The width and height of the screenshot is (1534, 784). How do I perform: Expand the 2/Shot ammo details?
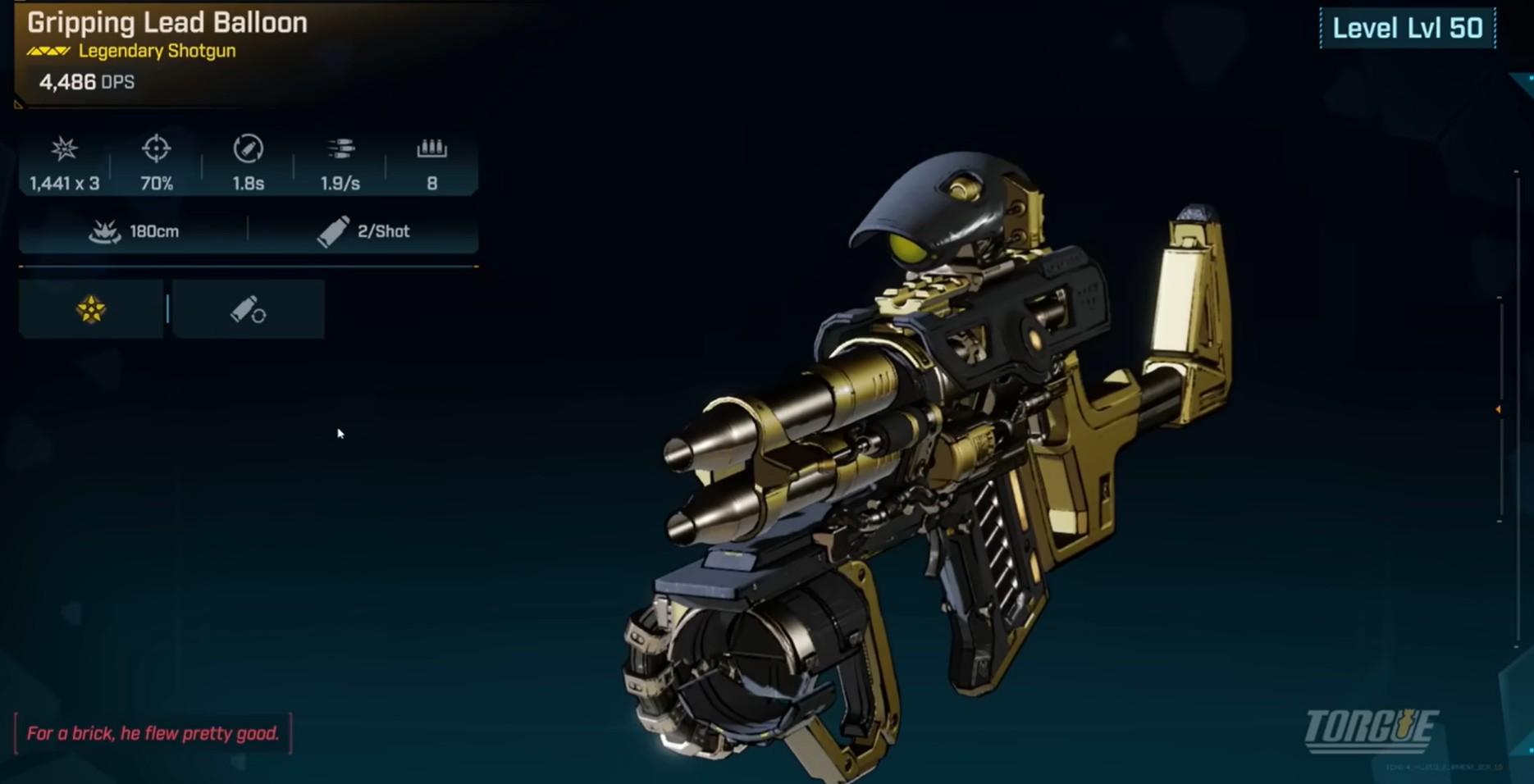pos(382,230)
